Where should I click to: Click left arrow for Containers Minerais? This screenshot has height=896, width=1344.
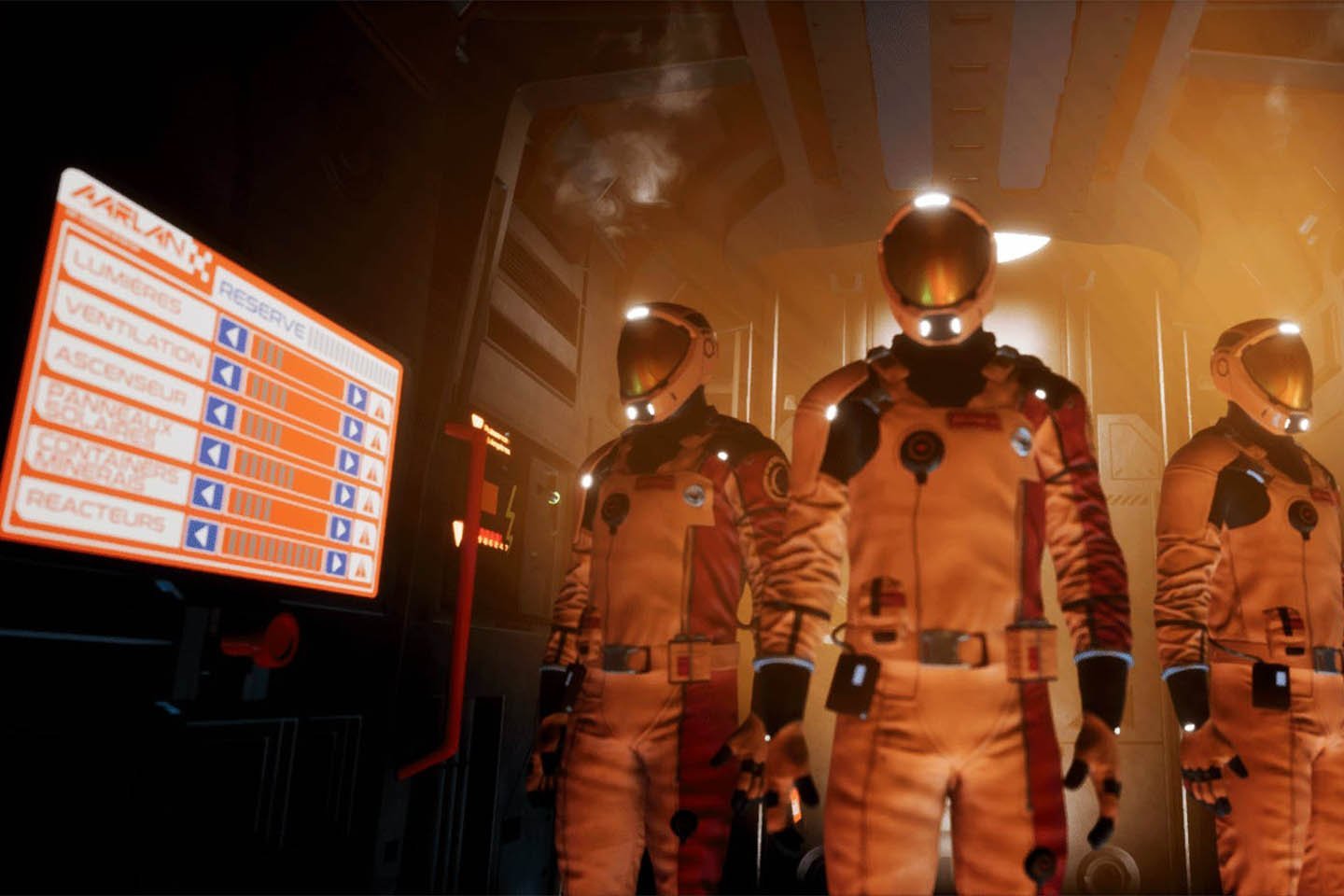click(208, 493)
